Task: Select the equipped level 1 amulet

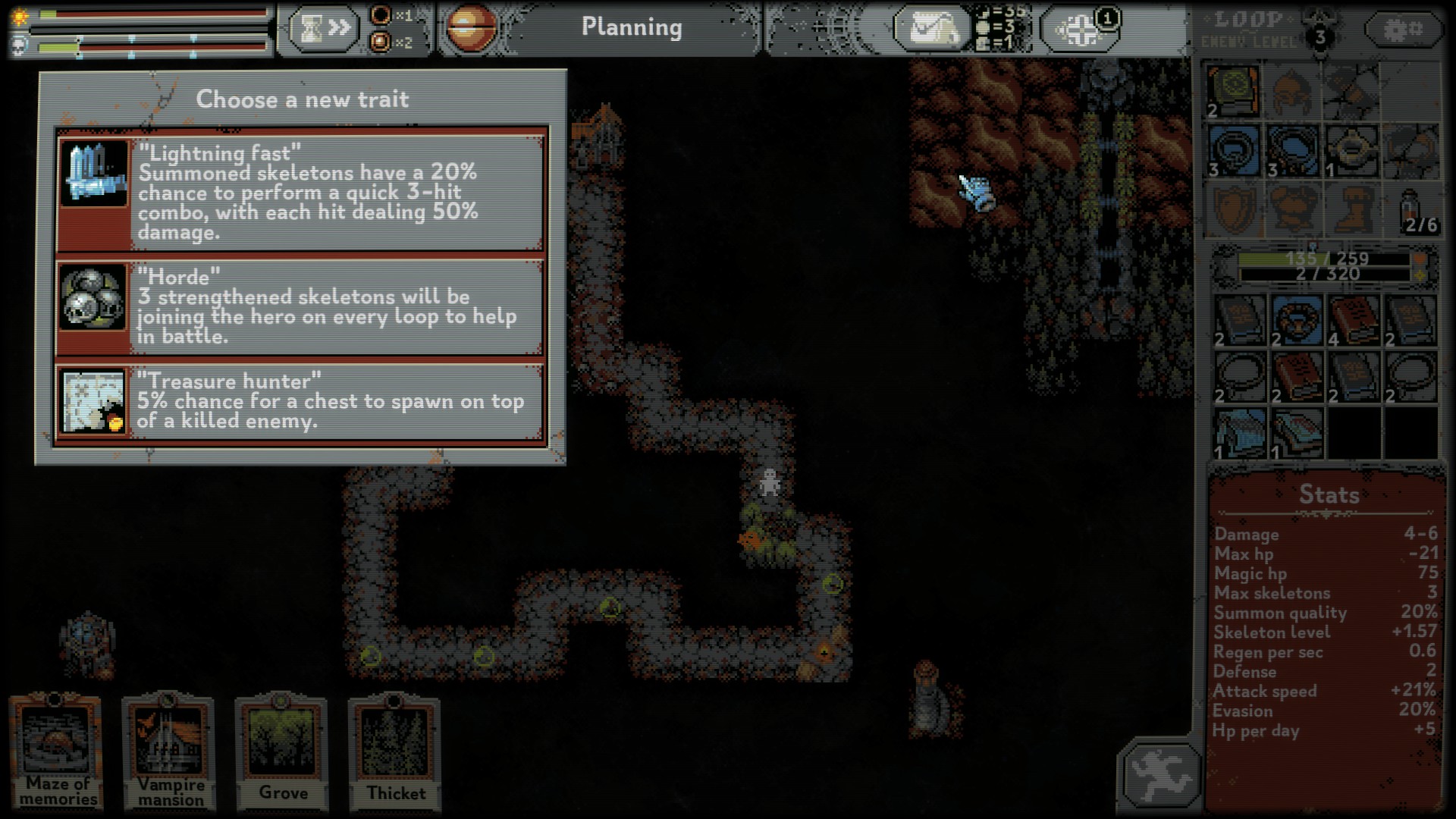Action: pyautogui.click(x=1351, y=150)
